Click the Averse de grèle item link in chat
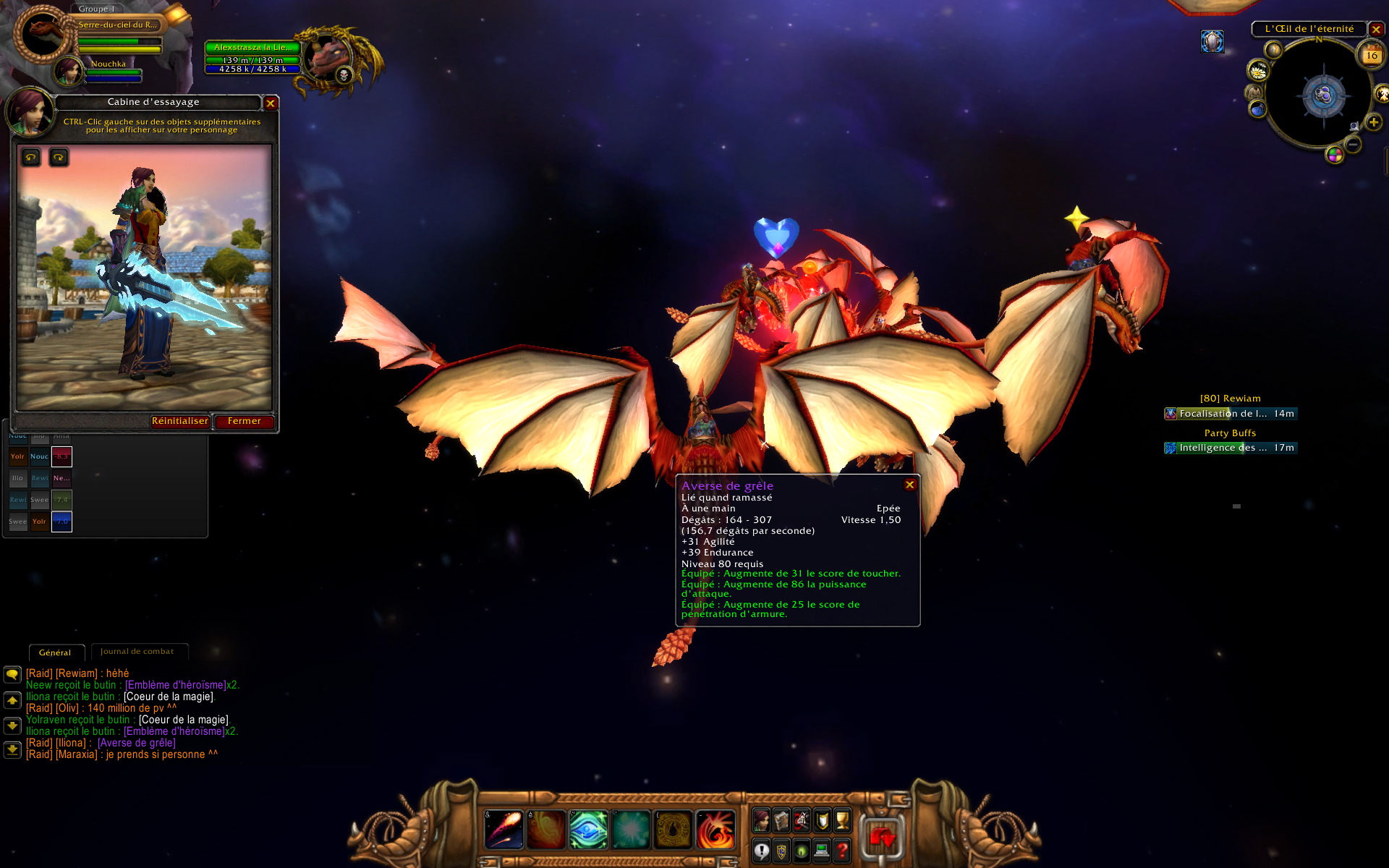1389x868 pixels. 137,743
